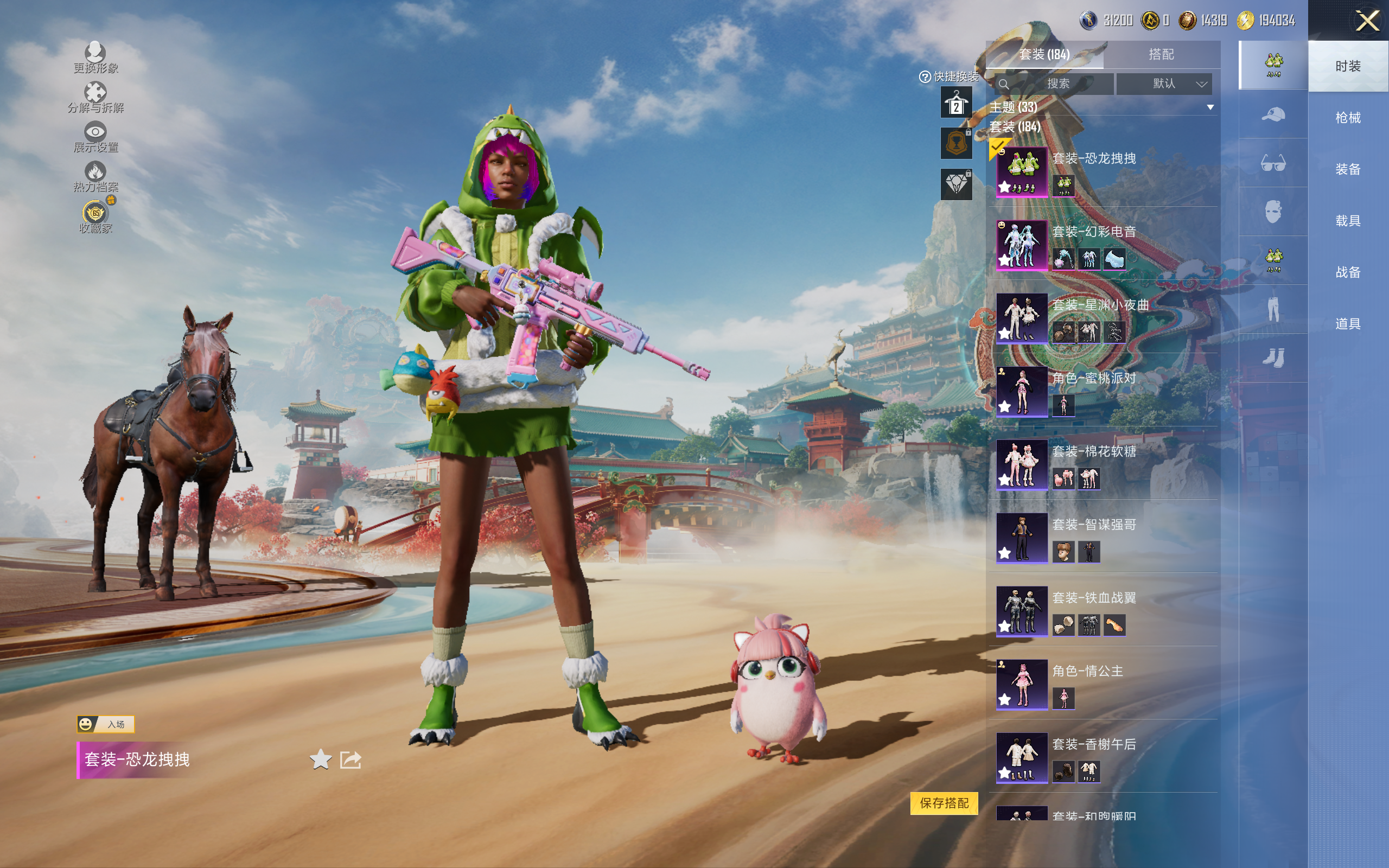Viewport: 1389px width, 868px height.
Task: Close the wardrobe screen with the X
Action: point(1367,21)
